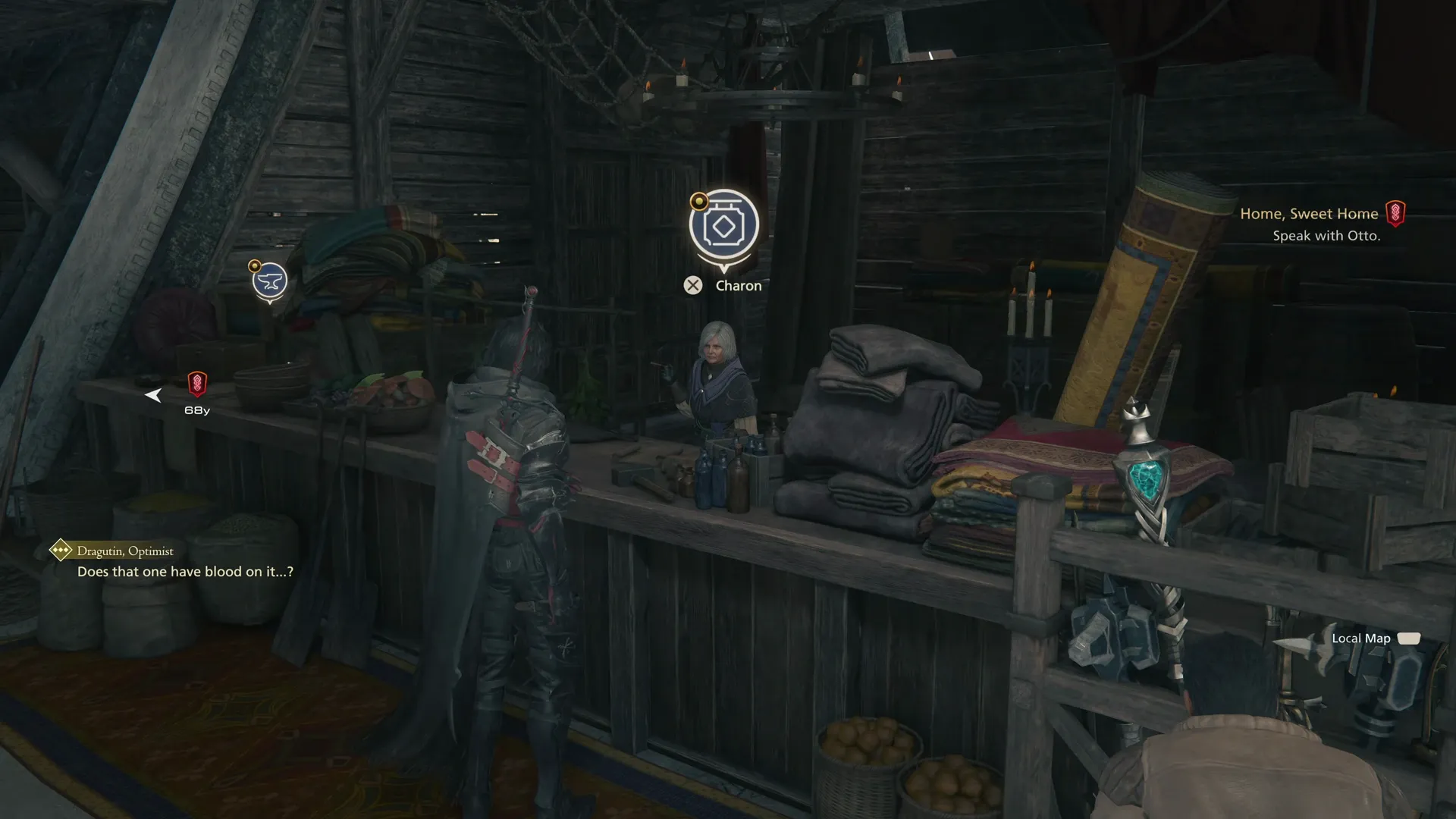Click the blue anvil smithy marker icon
Image resolution: width=1456 pixels, height=819 pixels.
coord(270,280)
